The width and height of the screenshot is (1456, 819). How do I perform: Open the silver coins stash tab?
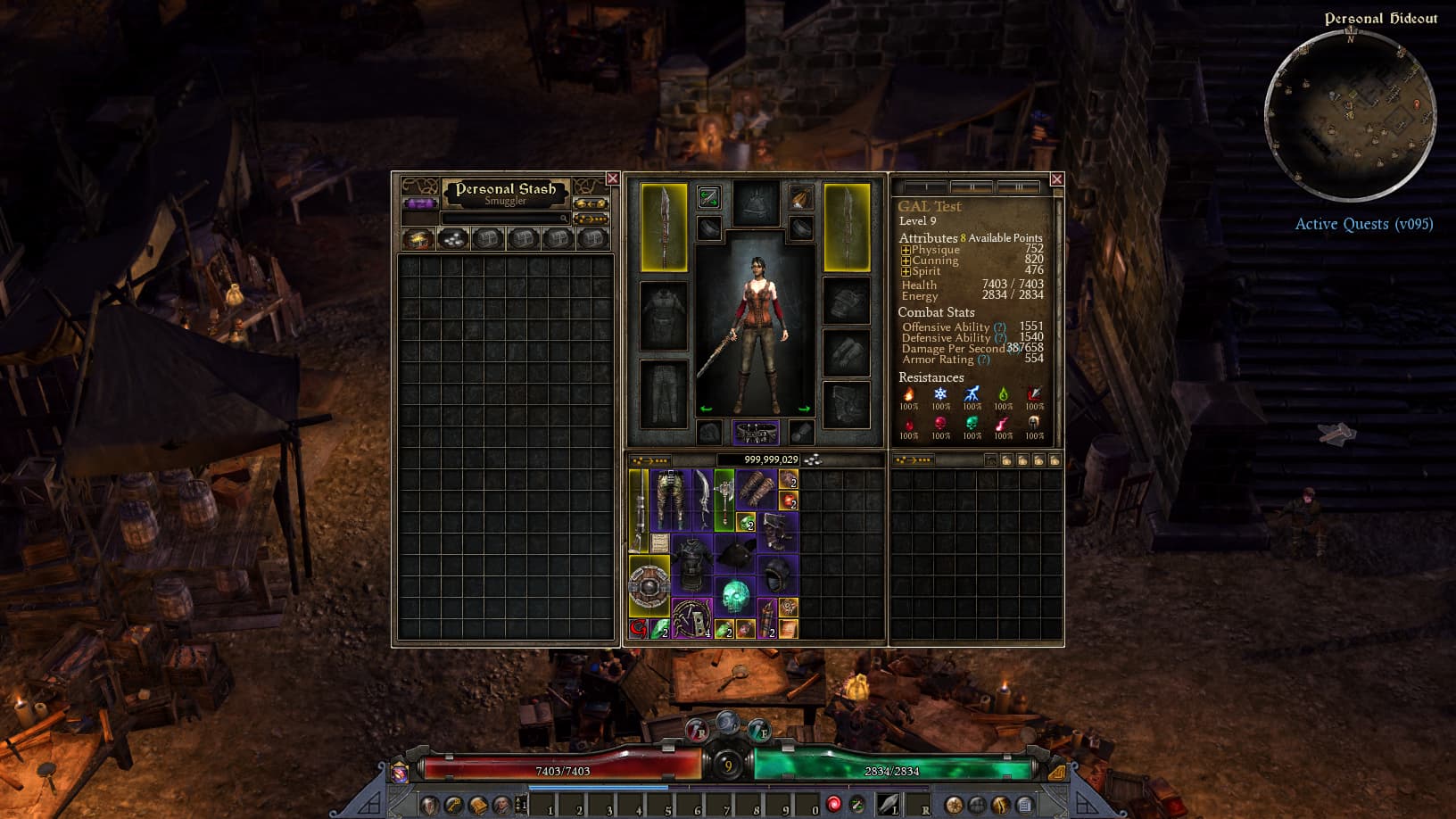tap(453, 239)
